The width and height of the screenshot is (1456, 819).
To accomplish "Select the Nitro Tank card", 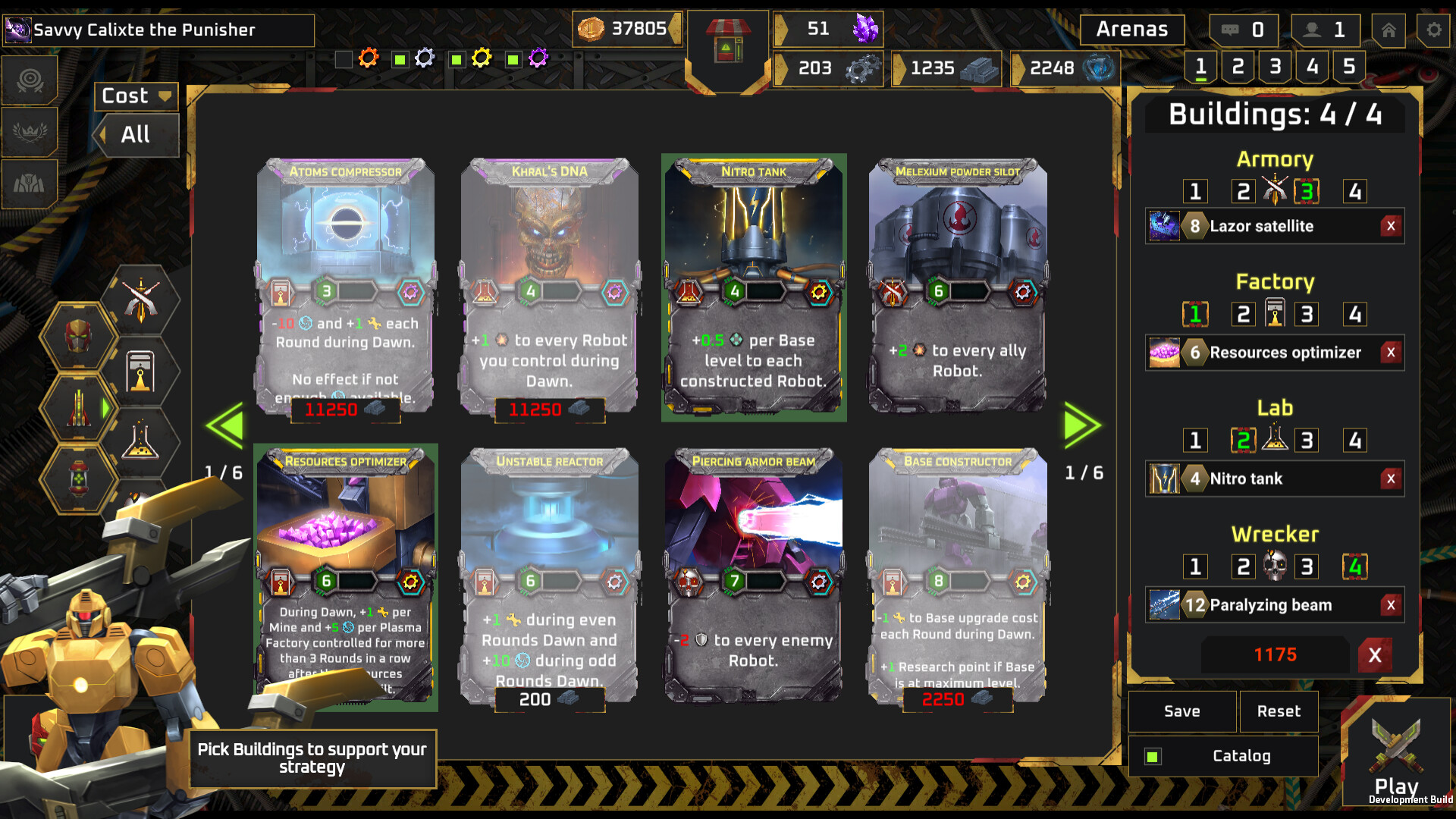I will click(x=753, y=288).
